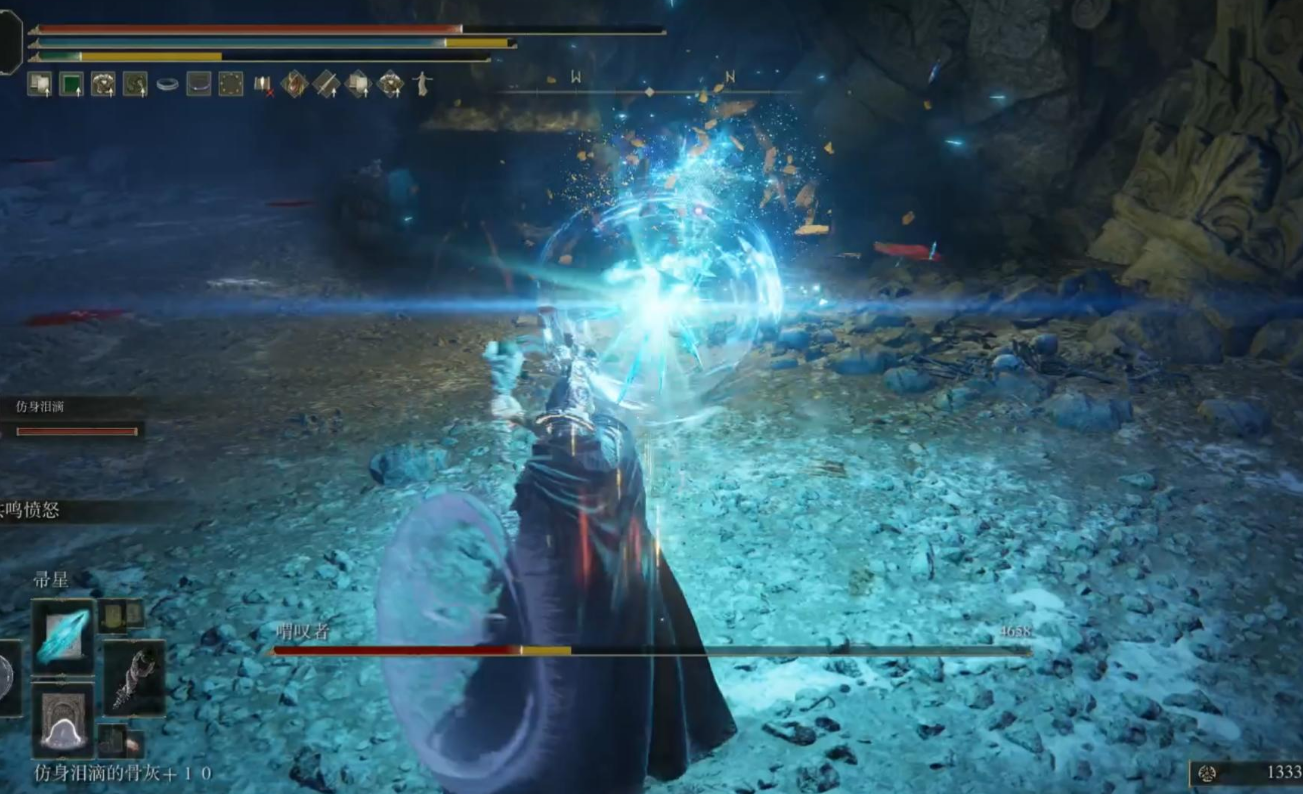The image size is (1303, 794).
Task: Check the spiral serpent buff icon
Action: coord(135,84)
